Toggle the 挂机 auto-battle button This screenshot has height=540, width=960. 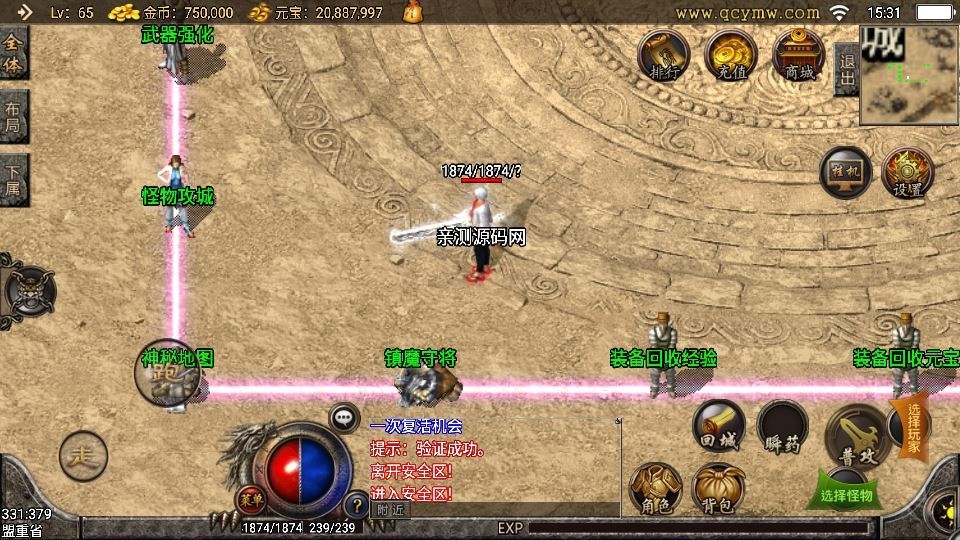pyautogui.click(x=846, y=174)
